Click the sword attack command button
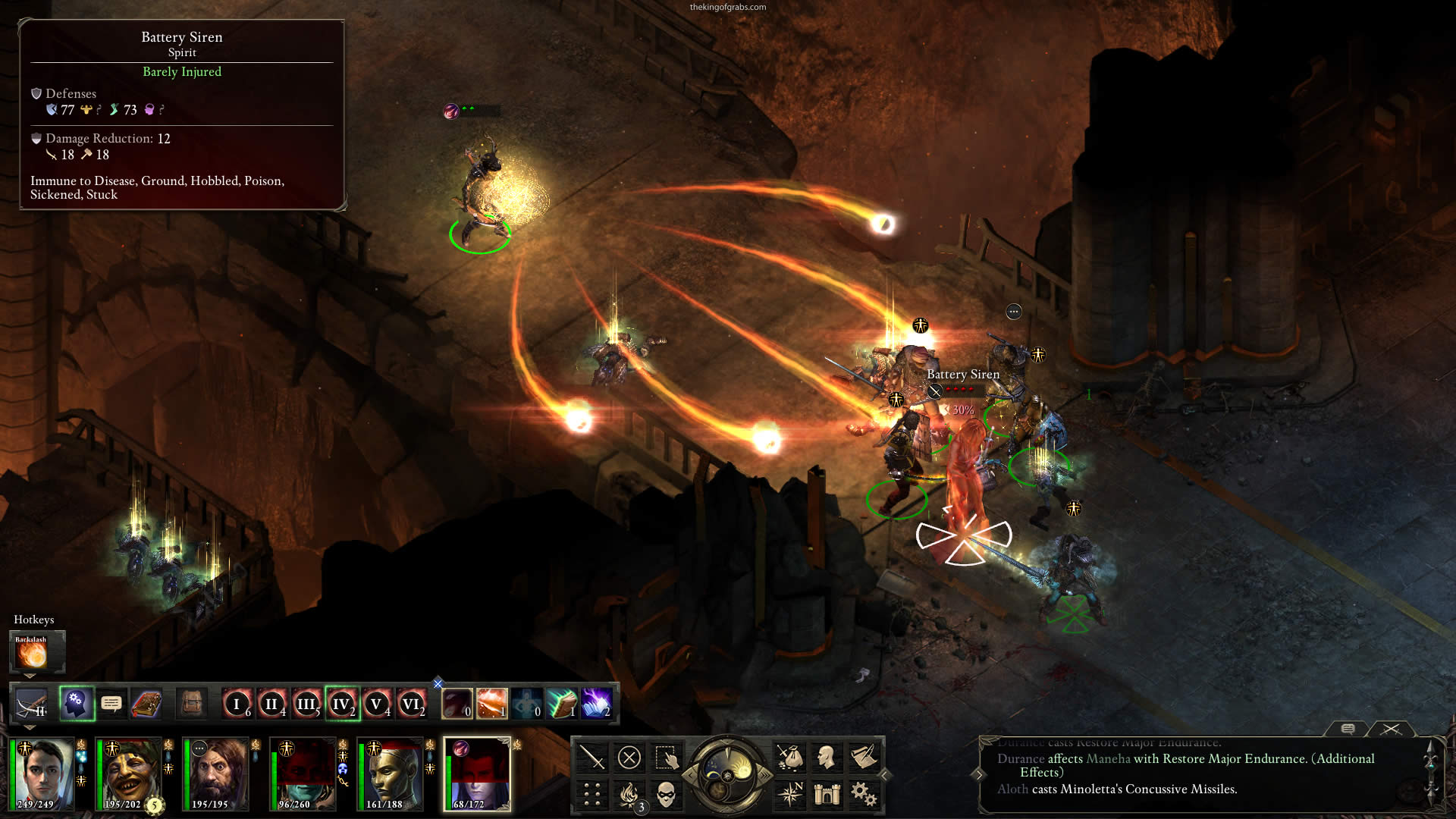 pyautogui.click(x=591, y=757)
